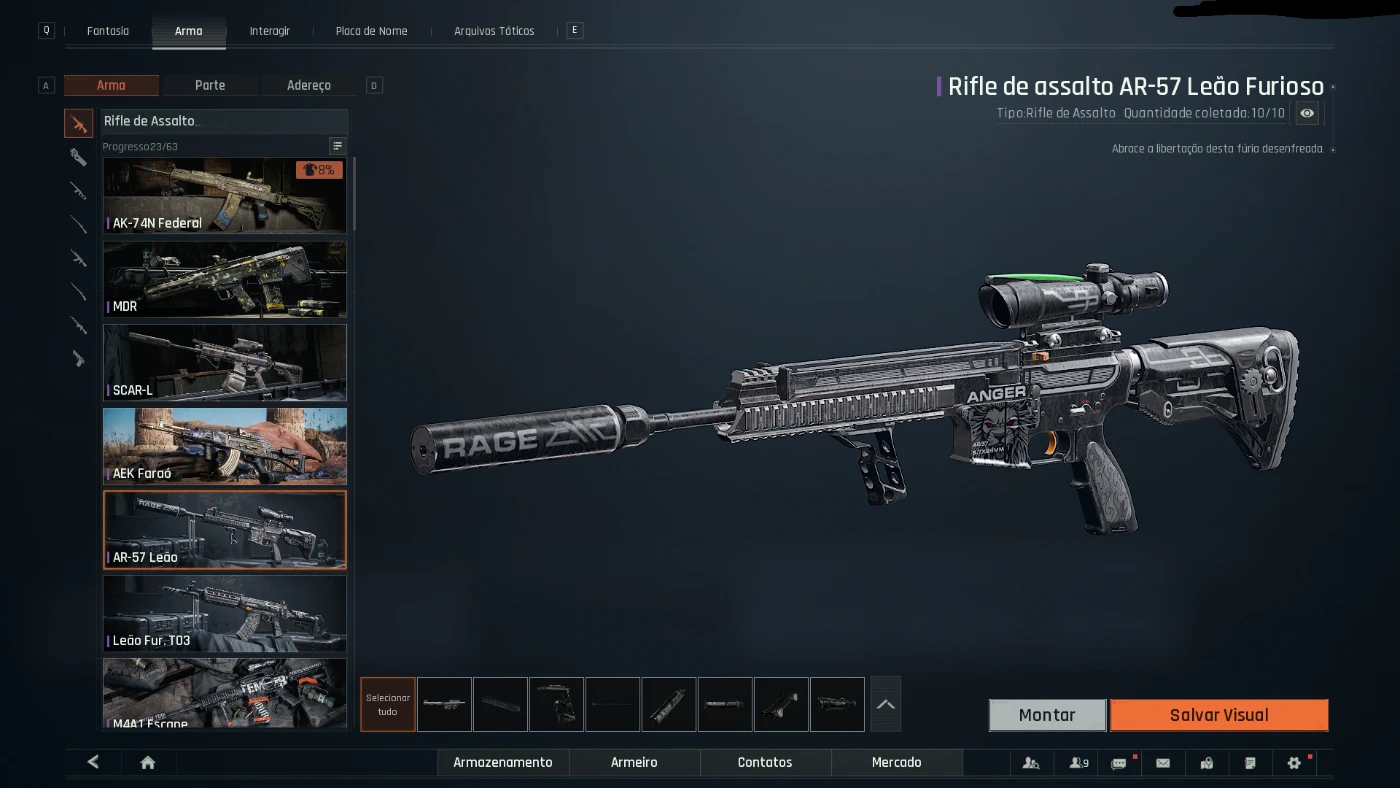Choose the AK-74N Federal skin
The image size is (1400, 788).
(225, 195)
